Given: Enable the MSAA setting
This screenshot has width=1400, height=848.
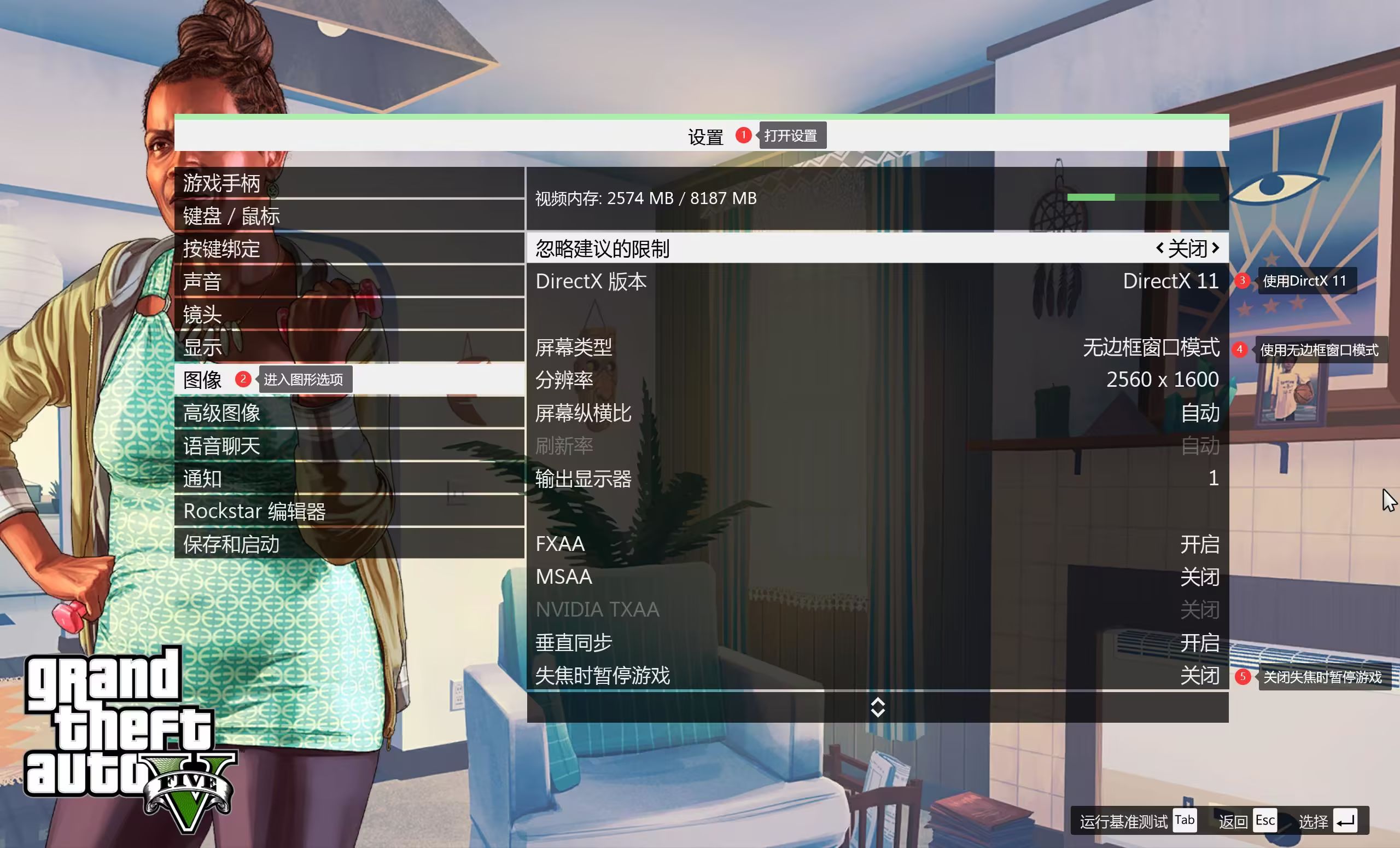Looking at the screenshot, I should (1200, 576).
